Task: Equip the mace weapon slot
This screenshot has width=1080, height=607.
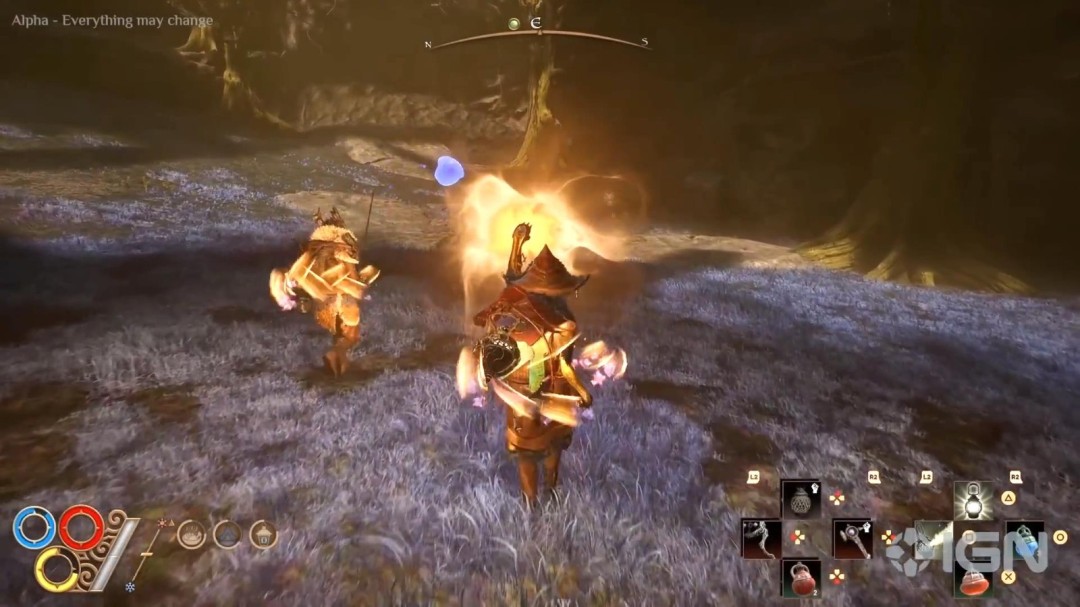Action: coord(852,538)
